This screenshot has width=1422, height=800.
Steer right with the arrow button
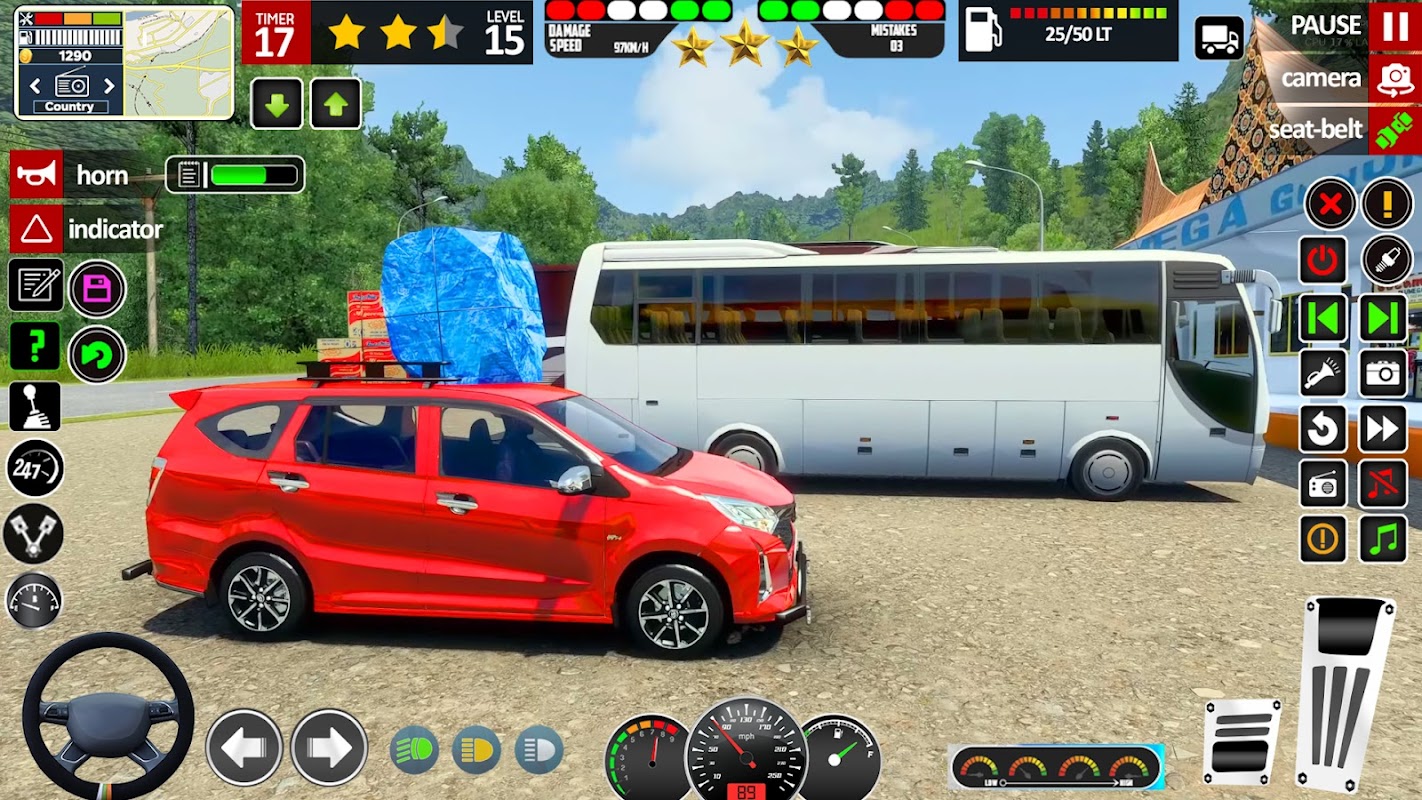point(329,747)
